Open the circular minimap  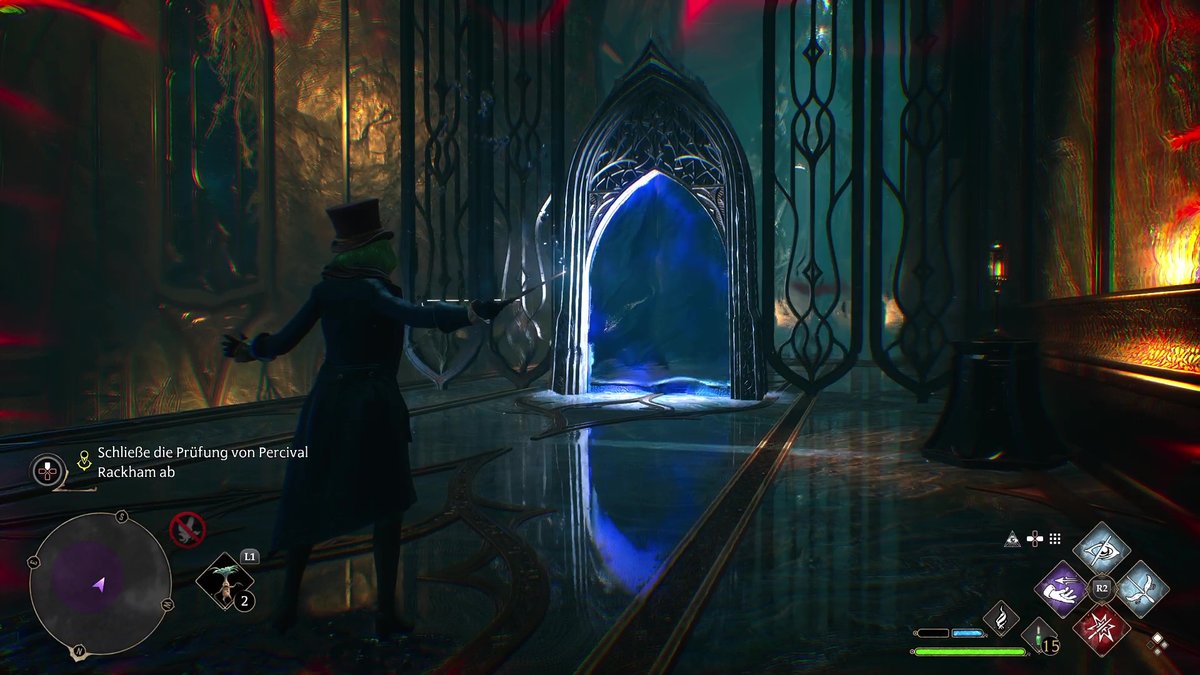(x=99, y=585)
